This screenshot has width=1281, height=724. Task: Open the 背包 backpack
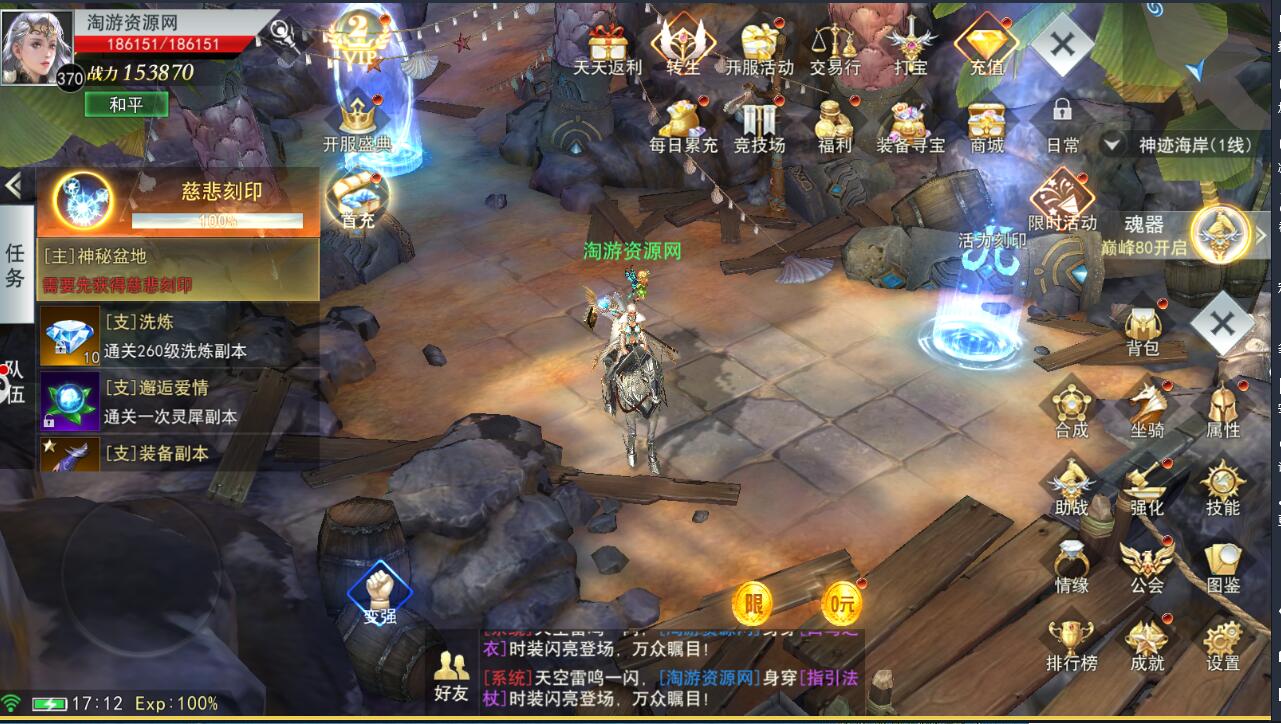click(x=1142, y=331)
